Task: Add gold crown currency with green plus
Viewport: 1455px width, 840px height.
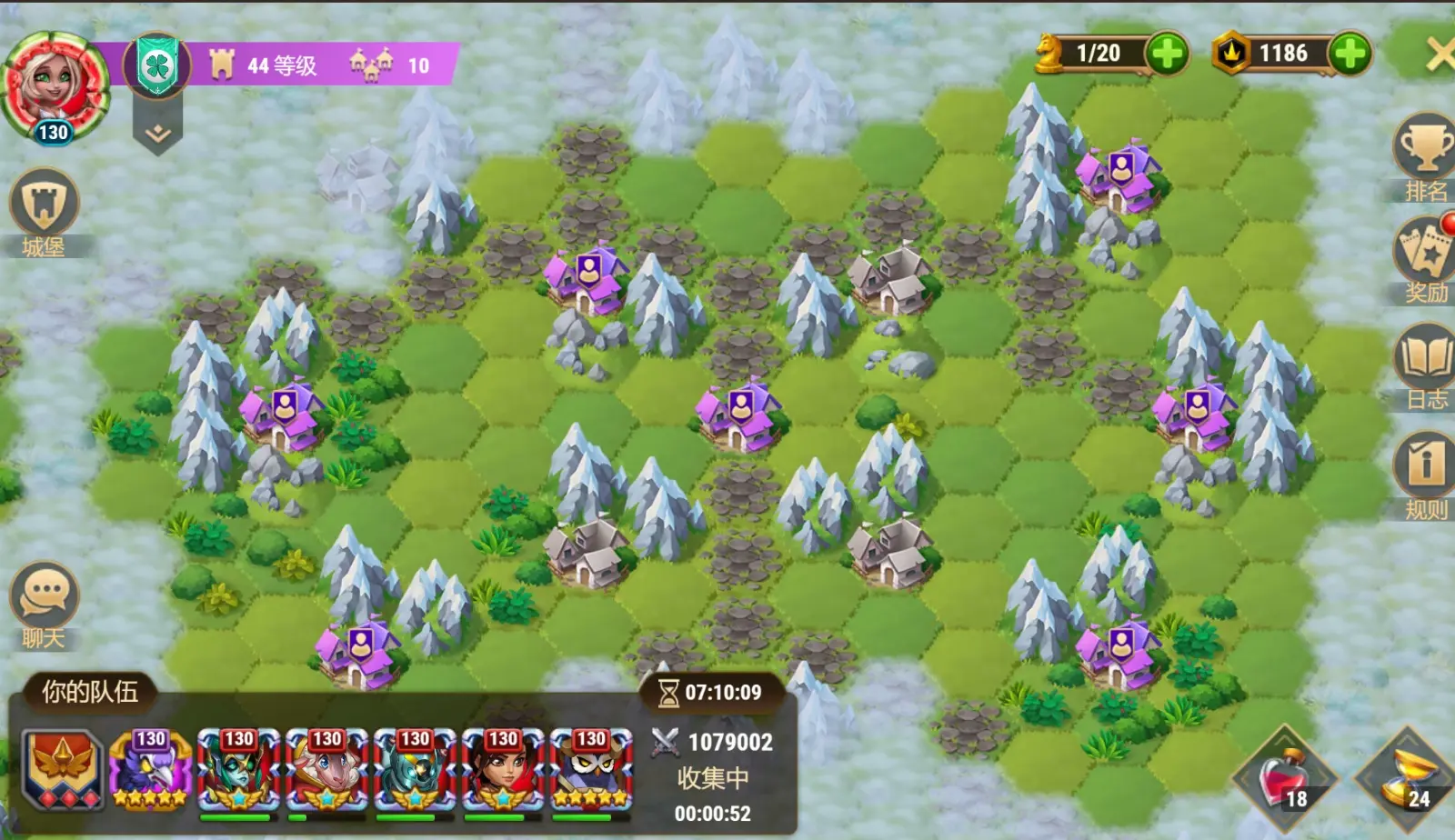Action: (x=1350, y=54)
